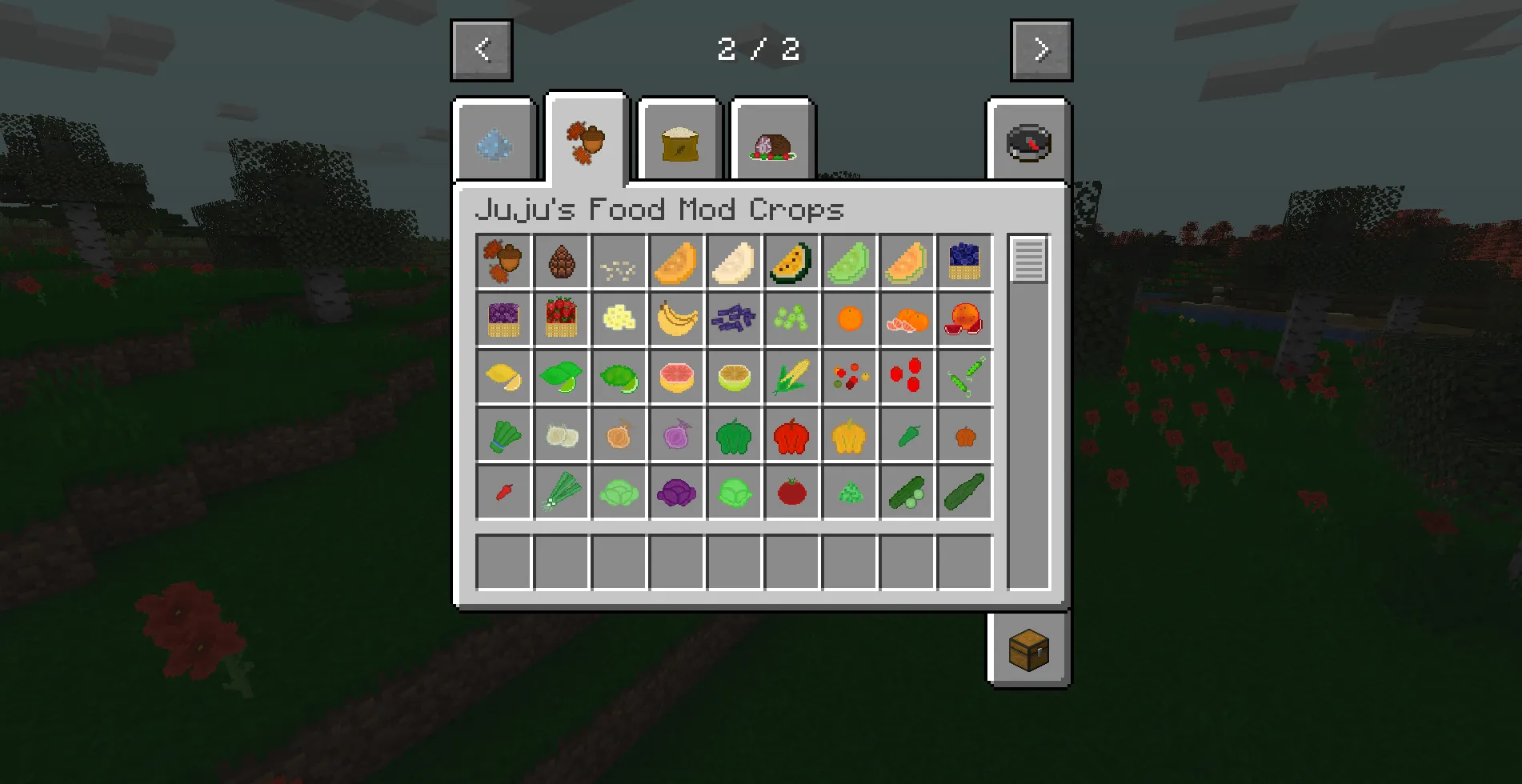
Task: Click the watermelon slice
Action: 791,261
